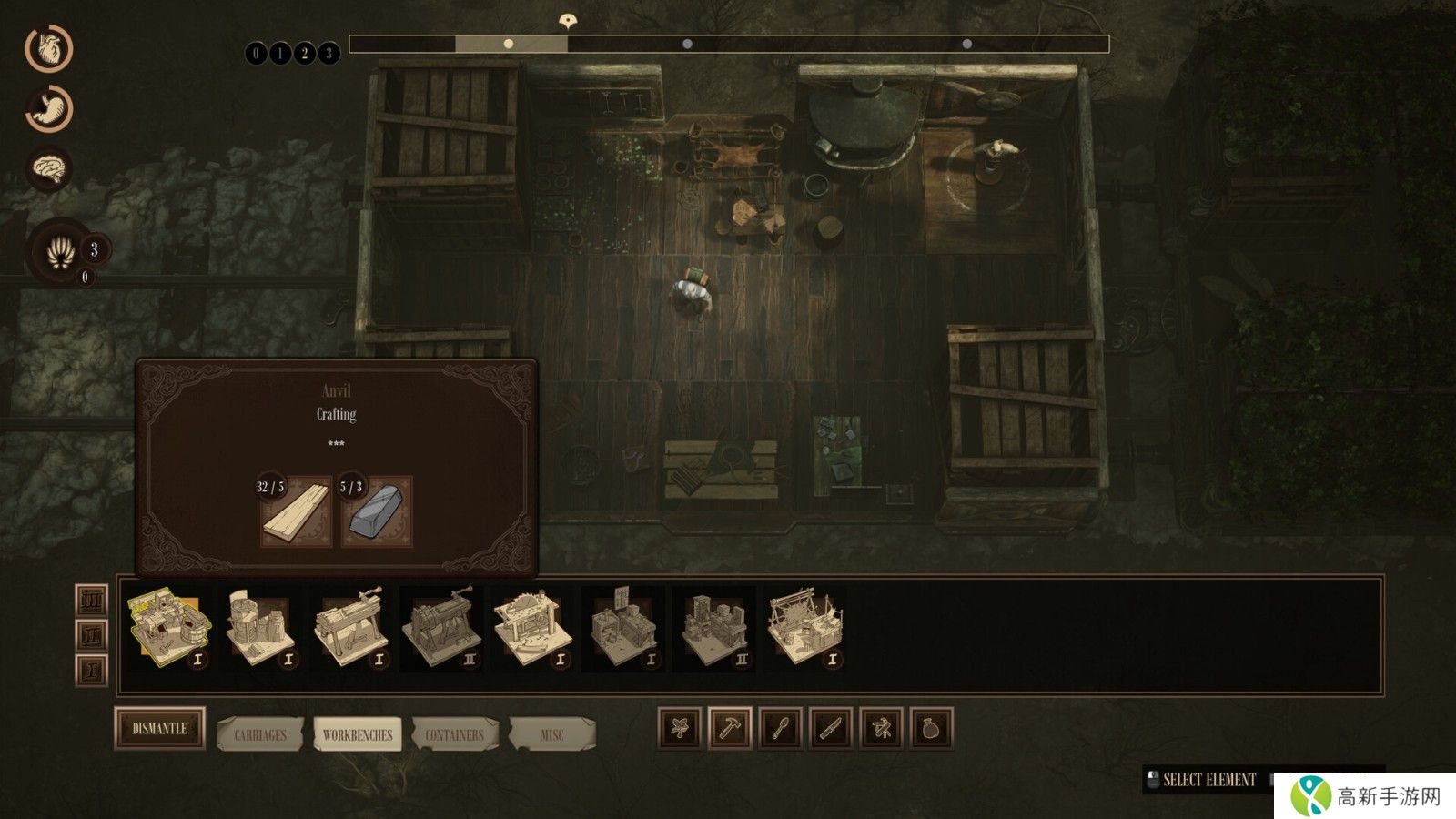Show tier III buildings

click(91, 601)
